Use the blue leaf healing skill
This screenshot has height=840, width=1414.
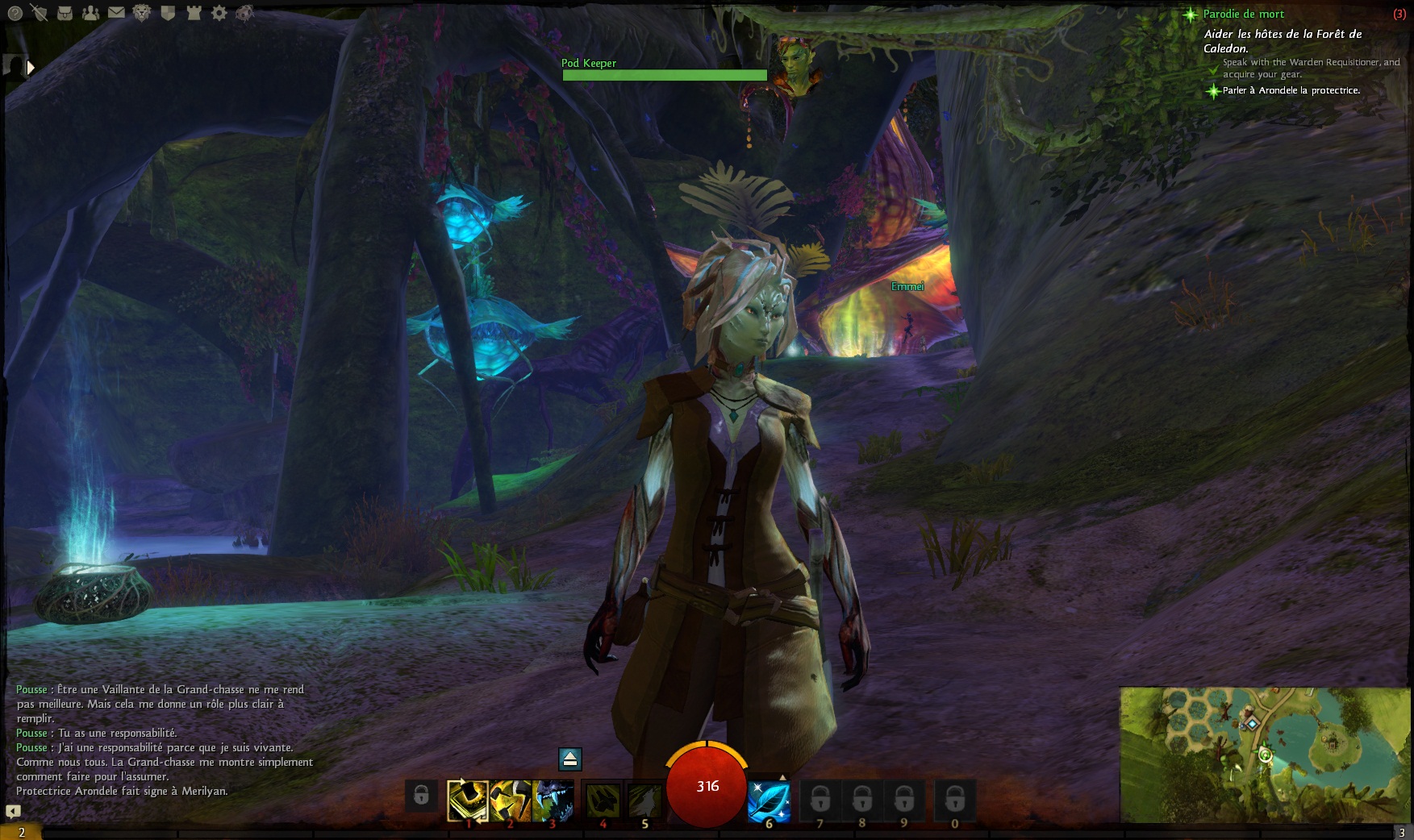point(769,801)
